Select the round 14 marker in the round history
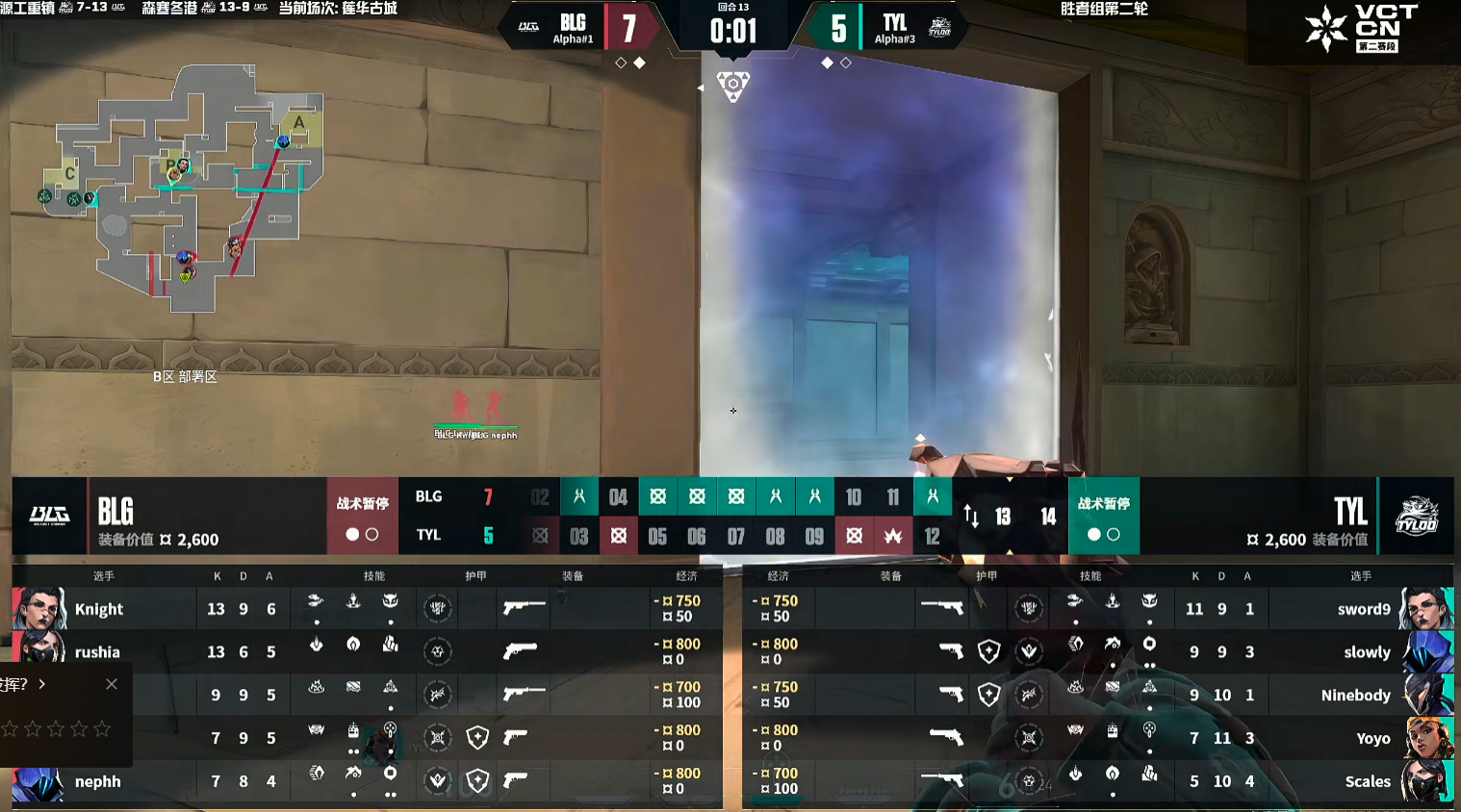 tap(1048, 517)
